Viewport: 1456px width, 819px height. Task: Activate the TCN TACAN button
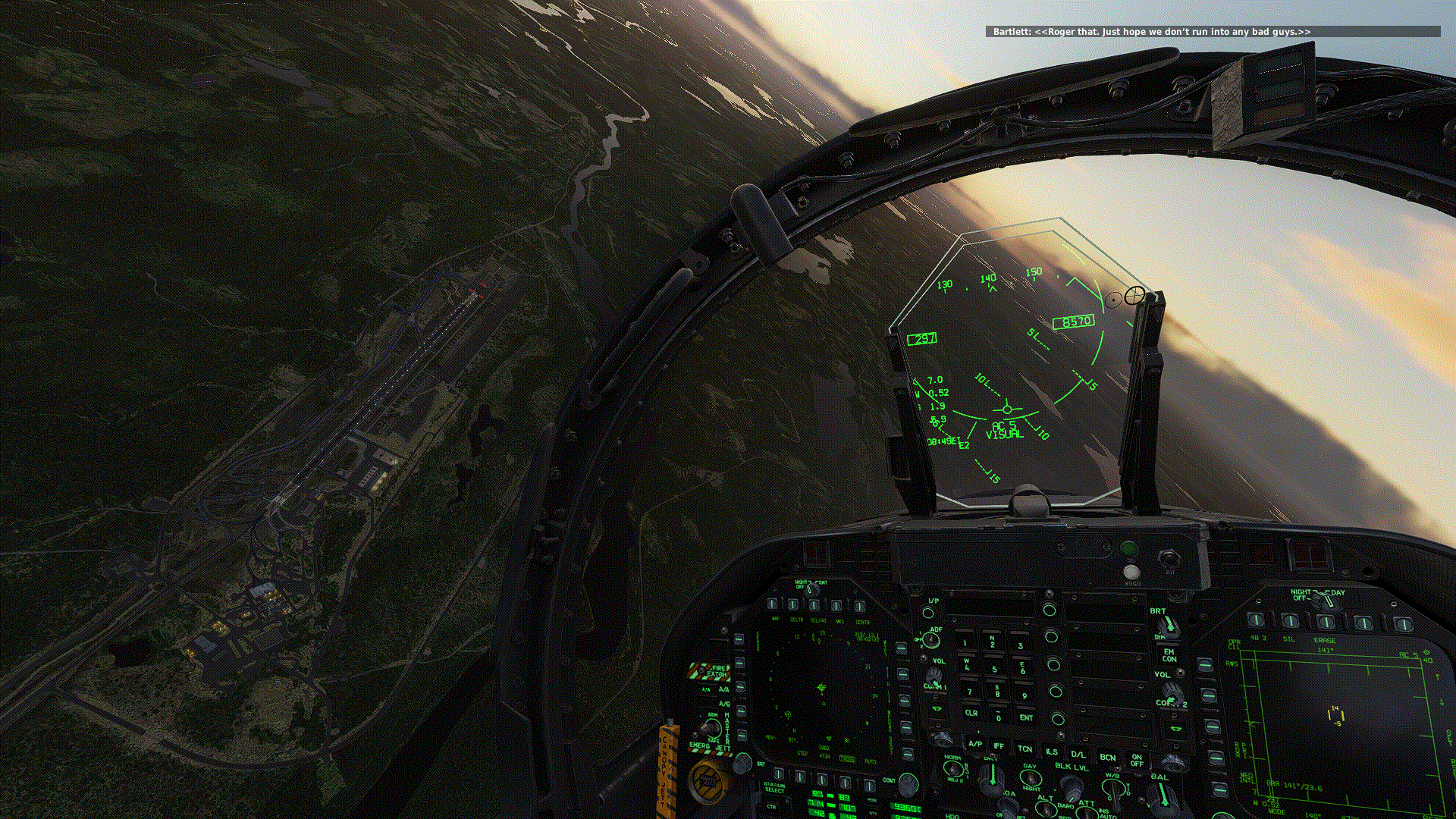[x=1025, y=749]
